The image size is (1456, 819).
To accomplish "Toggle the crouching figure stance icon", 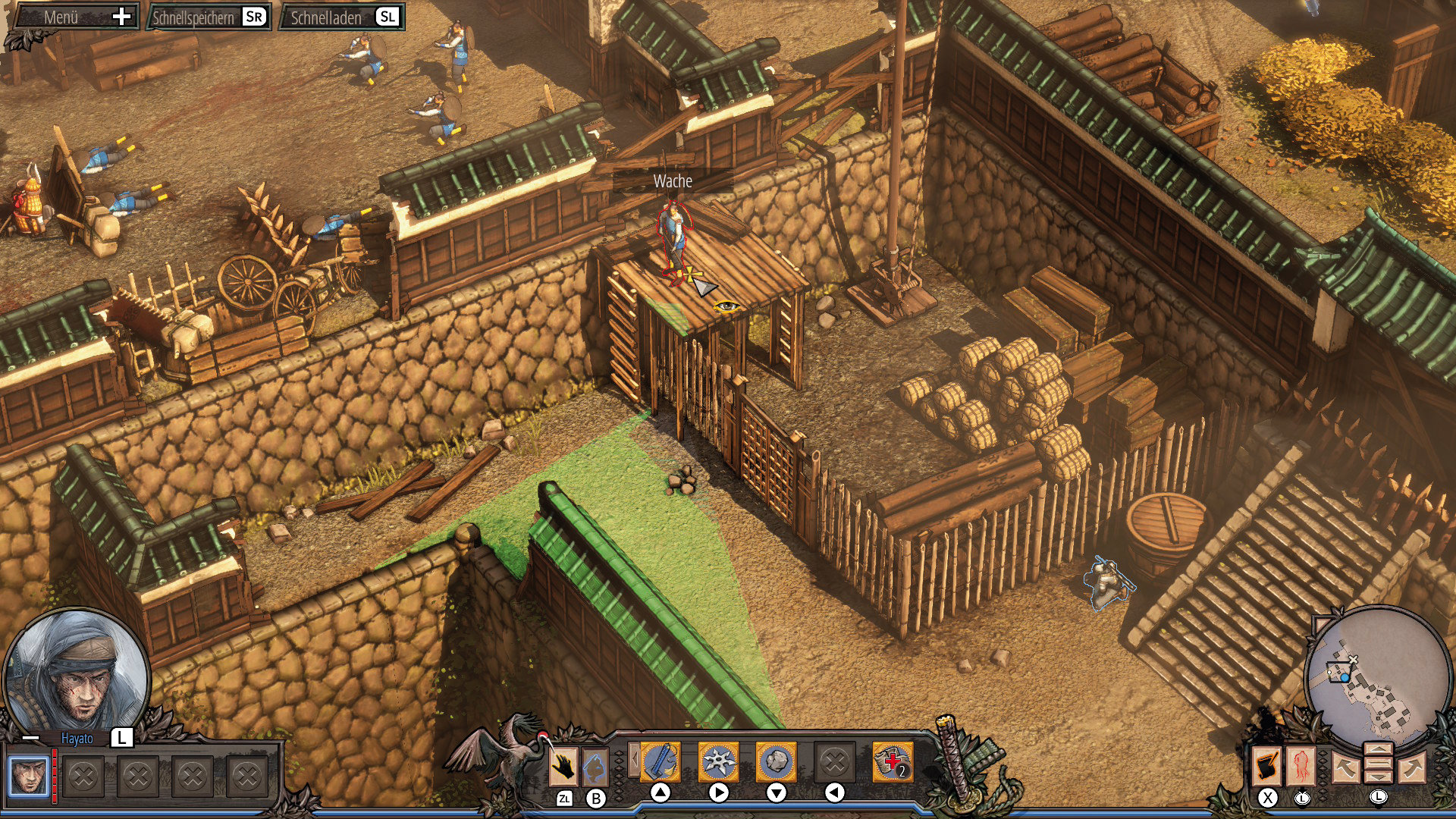I will click(x=595, y=767).
